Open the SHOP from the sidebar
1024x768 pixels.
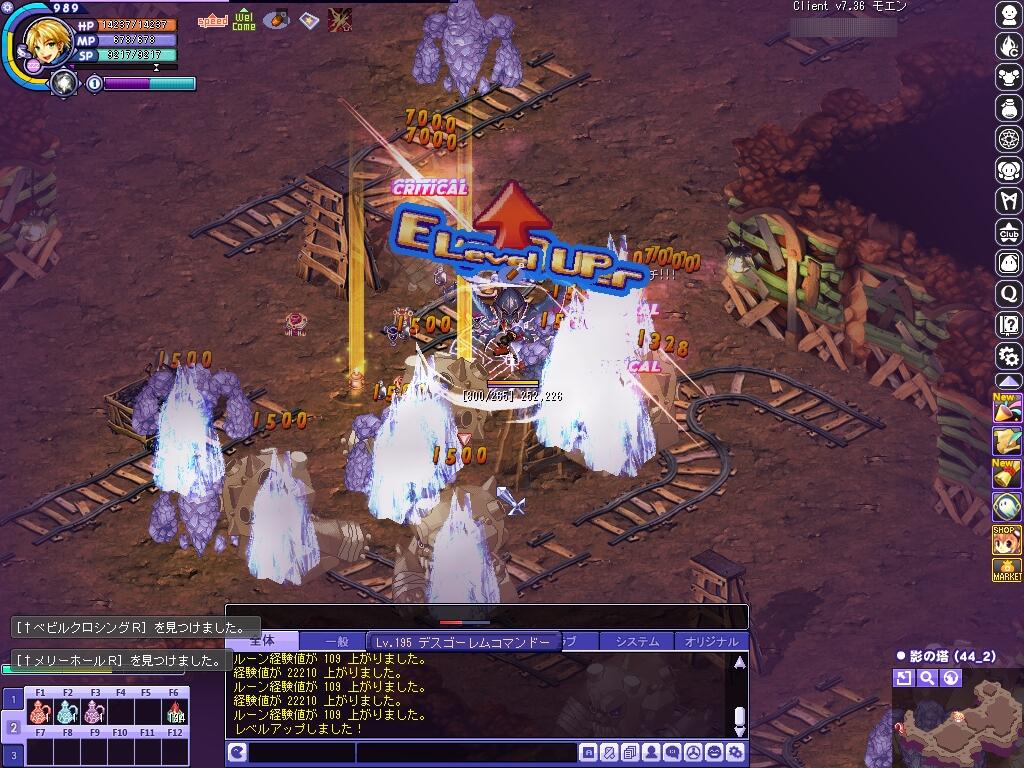1007,539
